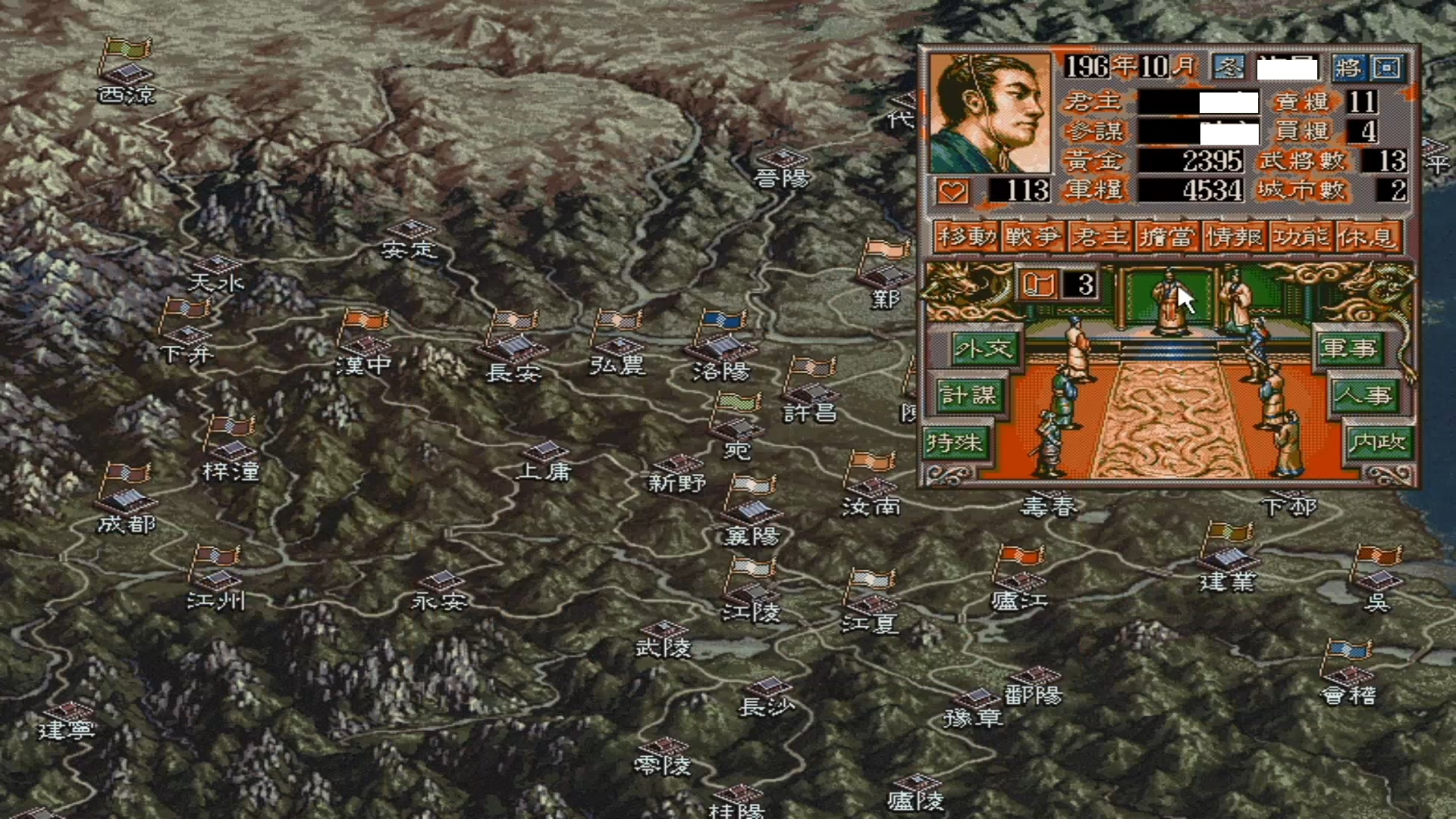Choose the 外交 (Diplomacy) command

click(984, 349)
